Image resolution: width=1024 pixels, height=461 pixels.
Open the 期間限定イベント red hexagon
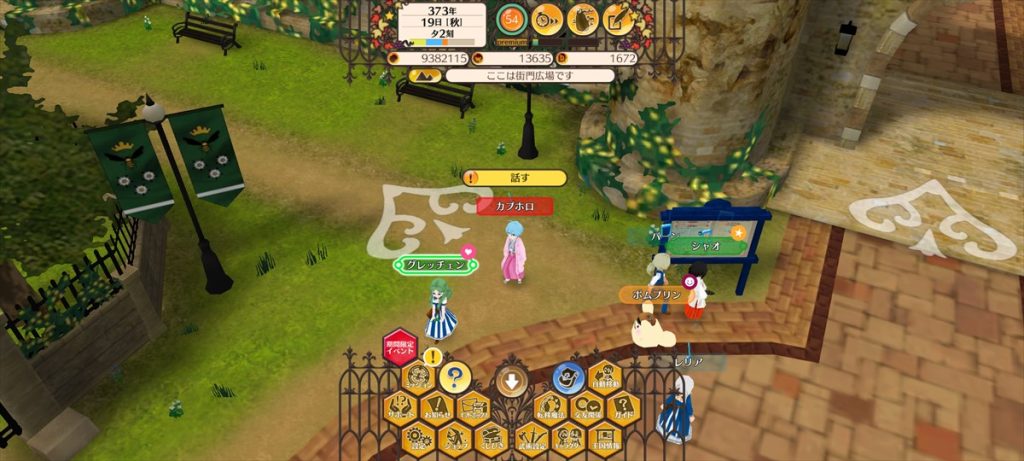[400, 347]
